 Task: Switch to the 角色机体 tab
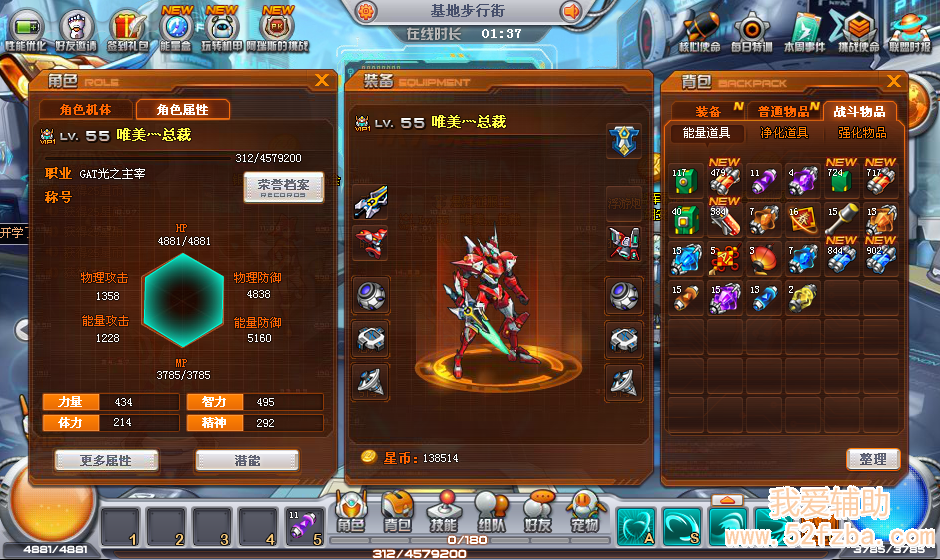click(85, 110)
